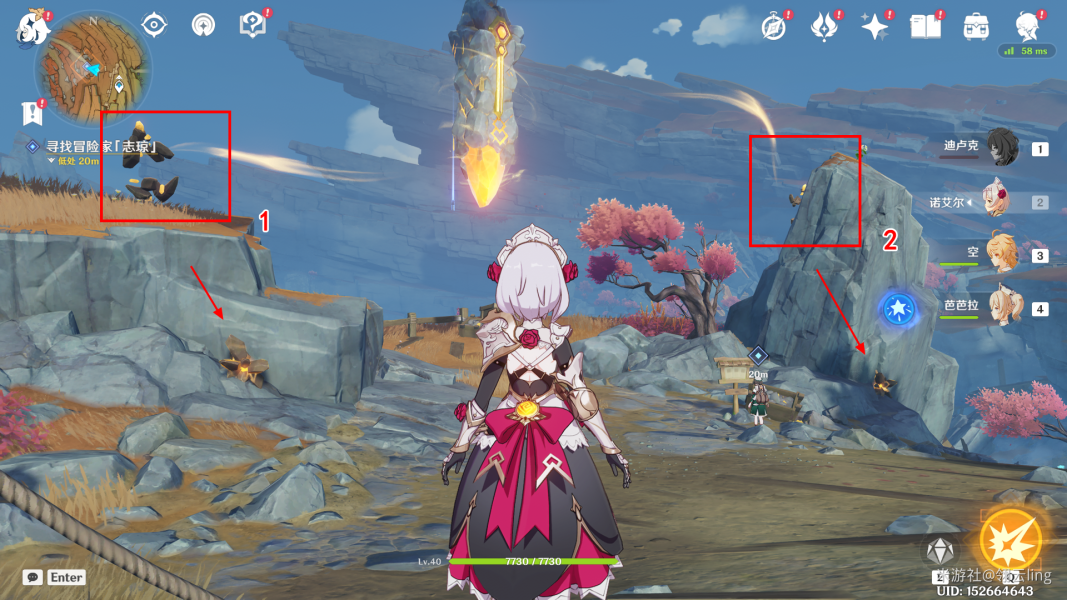The width and height of the screenshot is (1067, 600).
Task: Open the compass icon in the top bar
Action: [x=773, y=26]
